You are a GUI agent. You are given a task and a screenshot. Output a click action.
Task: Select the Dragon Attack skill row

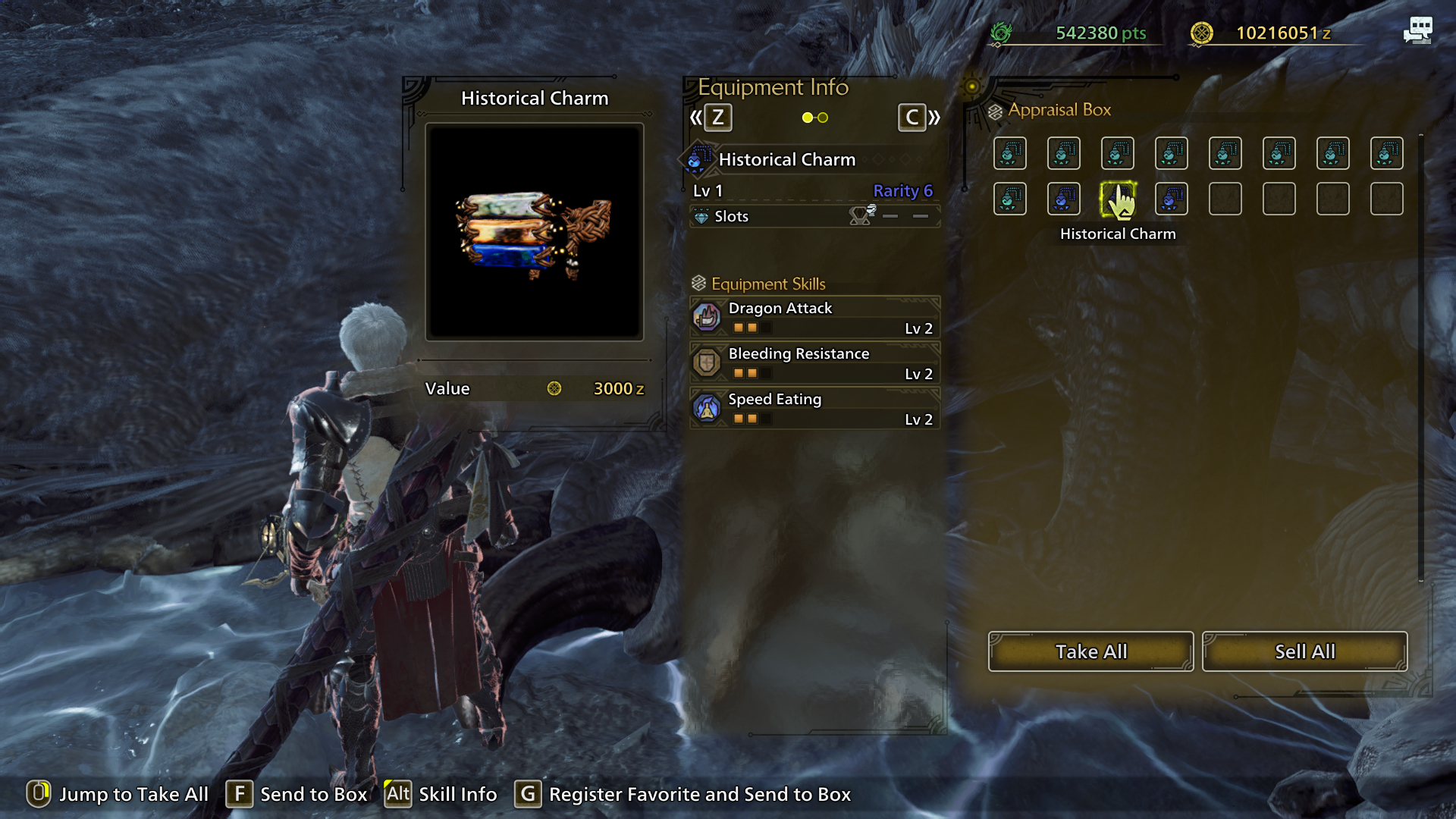(814, 317)
